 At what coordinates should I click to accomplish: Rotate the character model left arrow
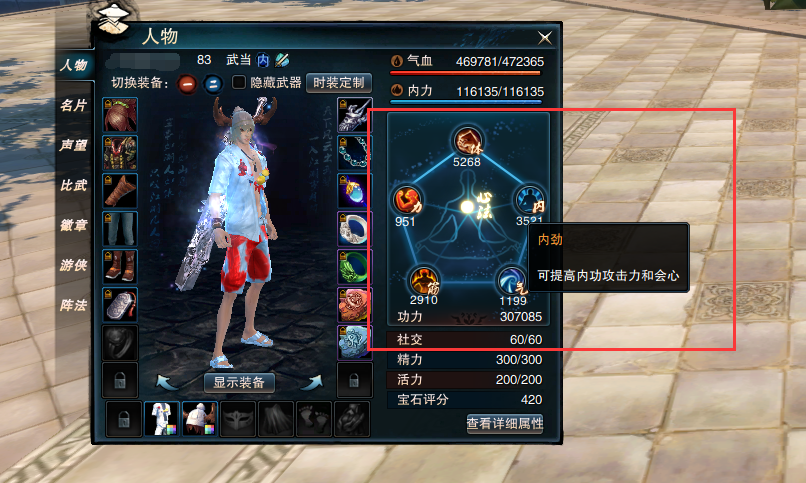click(167, 381)
